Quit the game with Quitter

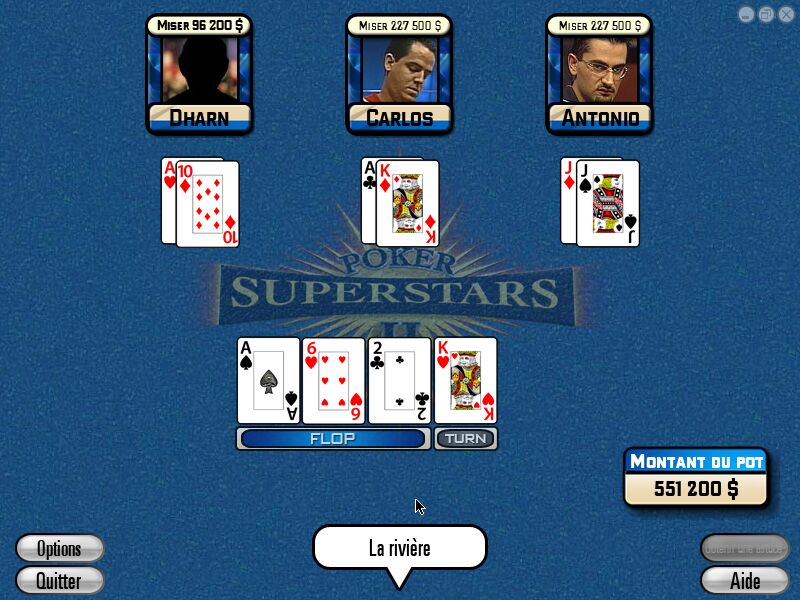[x=60, y=580]
